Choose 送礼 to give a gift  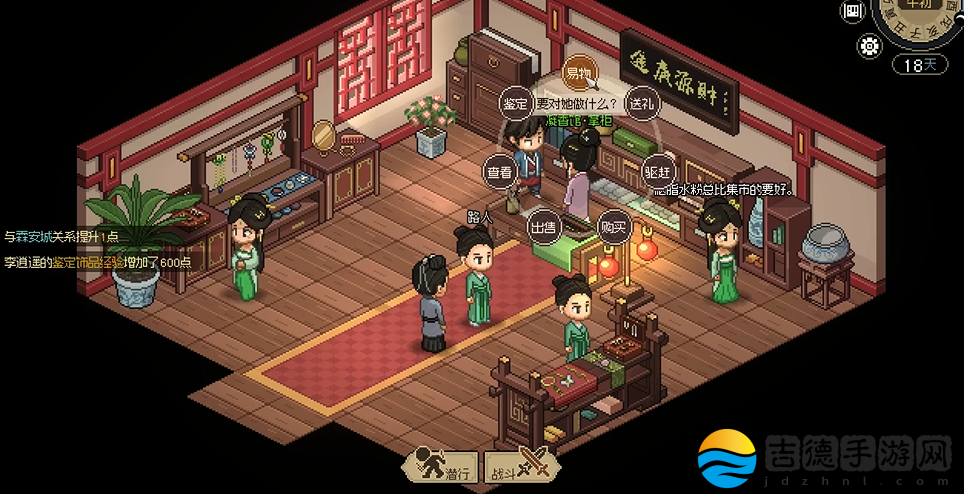(640, 103)
